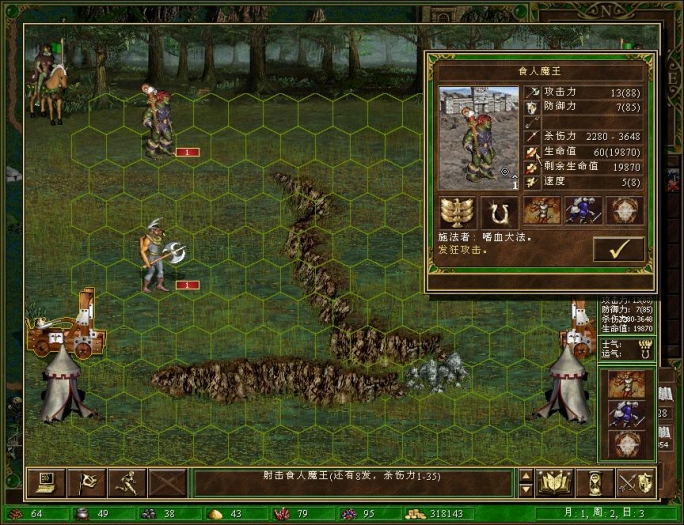Click the hourglass wait button
Image resolution: width=684 pixels, height=525 pixels.
[x=595, y=483]
